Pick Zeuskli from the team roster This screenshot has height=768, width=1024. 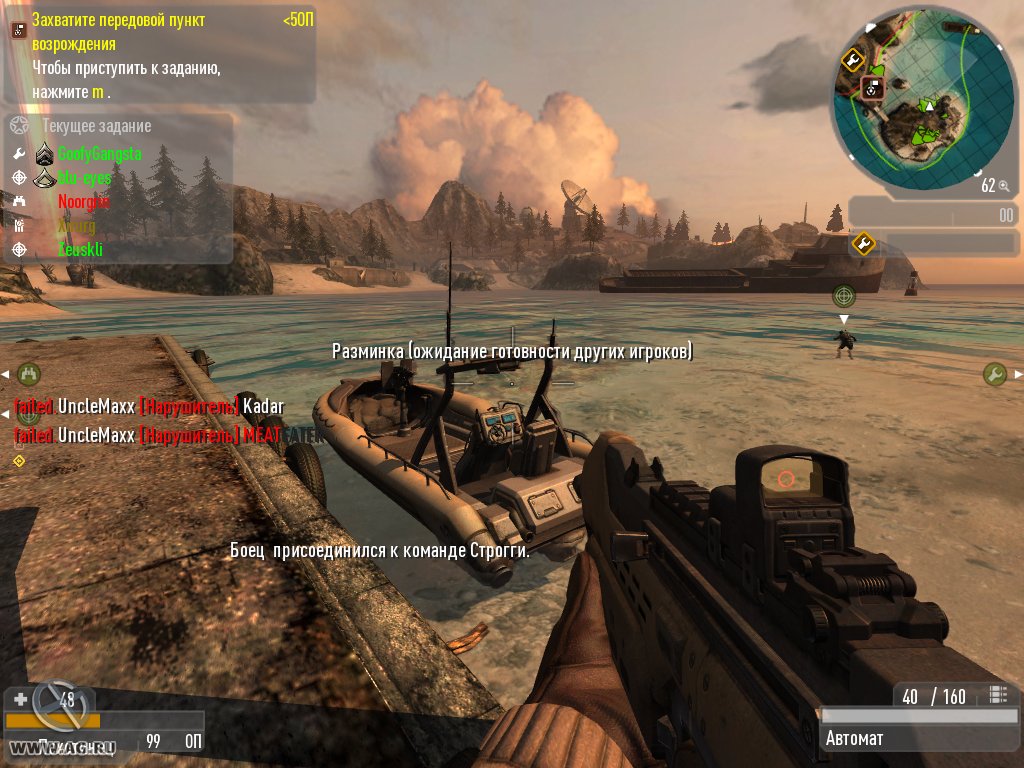click(80, 249)
